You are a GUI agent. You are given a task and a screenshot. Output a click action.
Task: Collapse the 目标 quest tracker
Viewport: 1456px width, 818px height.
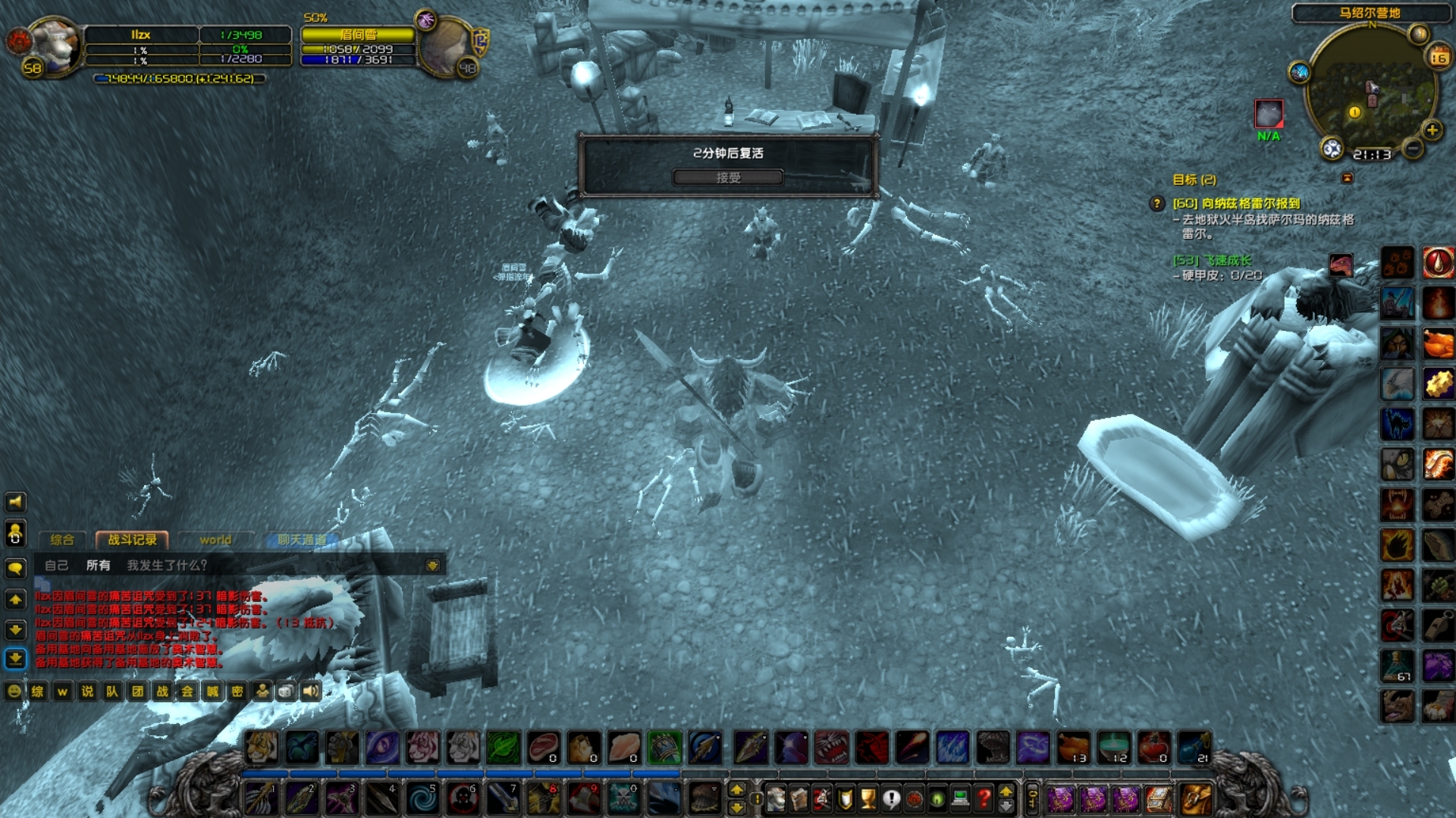[1348, 178]
